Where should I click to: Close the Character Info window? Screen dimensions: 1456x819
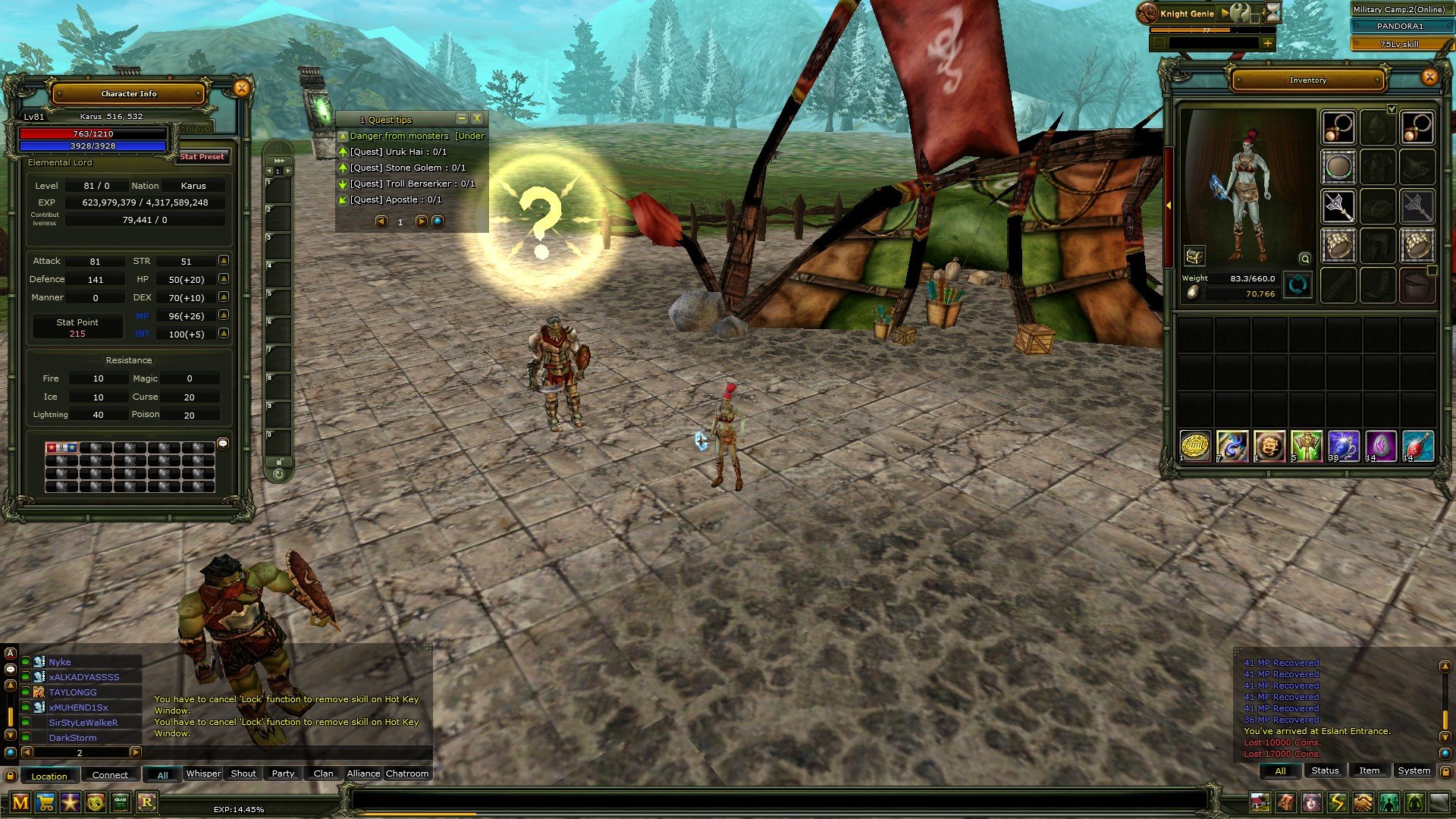click(241, 89)
